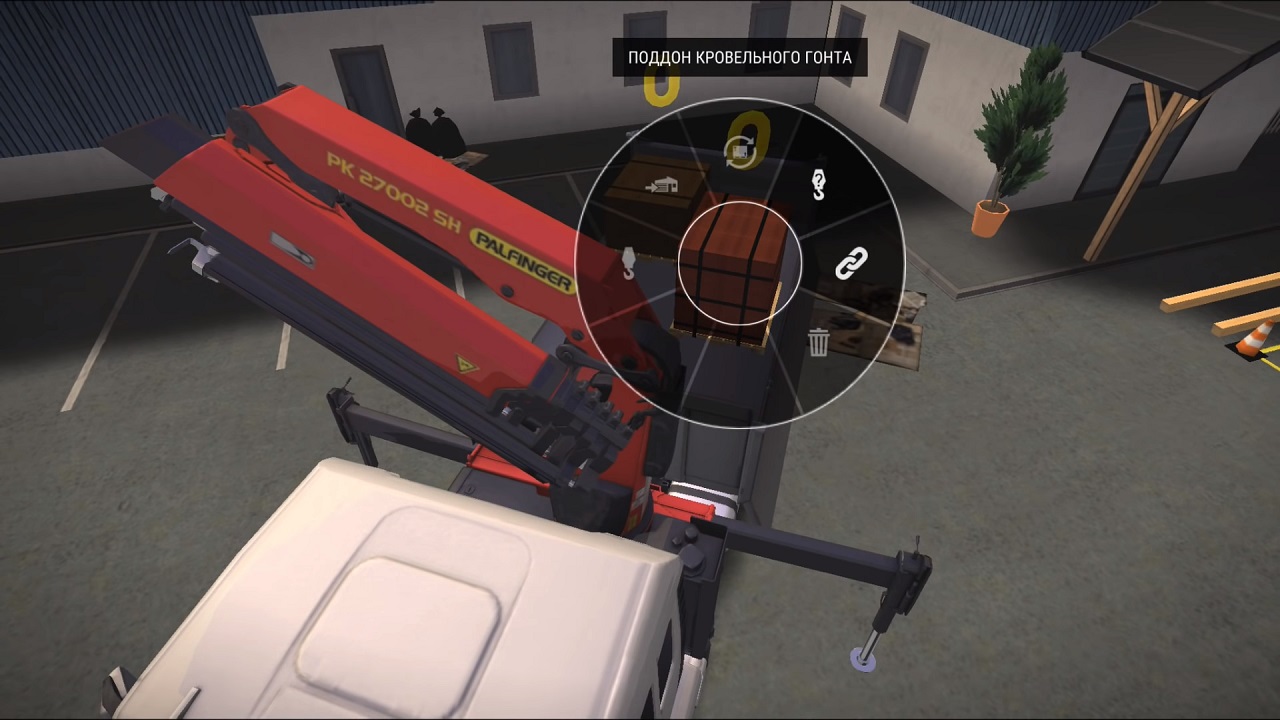The height and width of the screenshot is (720, 1280).
Task: Click the hook with question mark icon
Action: 818,185
